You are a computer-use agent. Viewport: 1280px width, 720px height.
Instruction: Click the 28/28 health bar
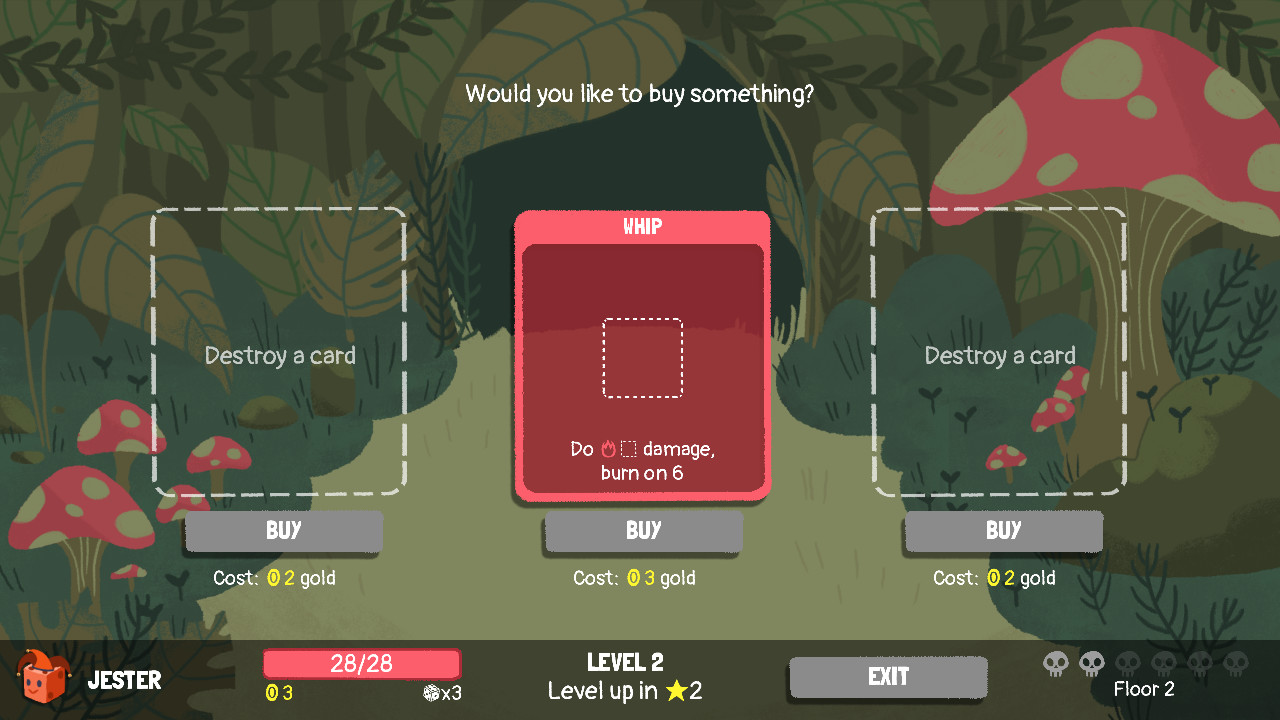[x=361, y=663]
